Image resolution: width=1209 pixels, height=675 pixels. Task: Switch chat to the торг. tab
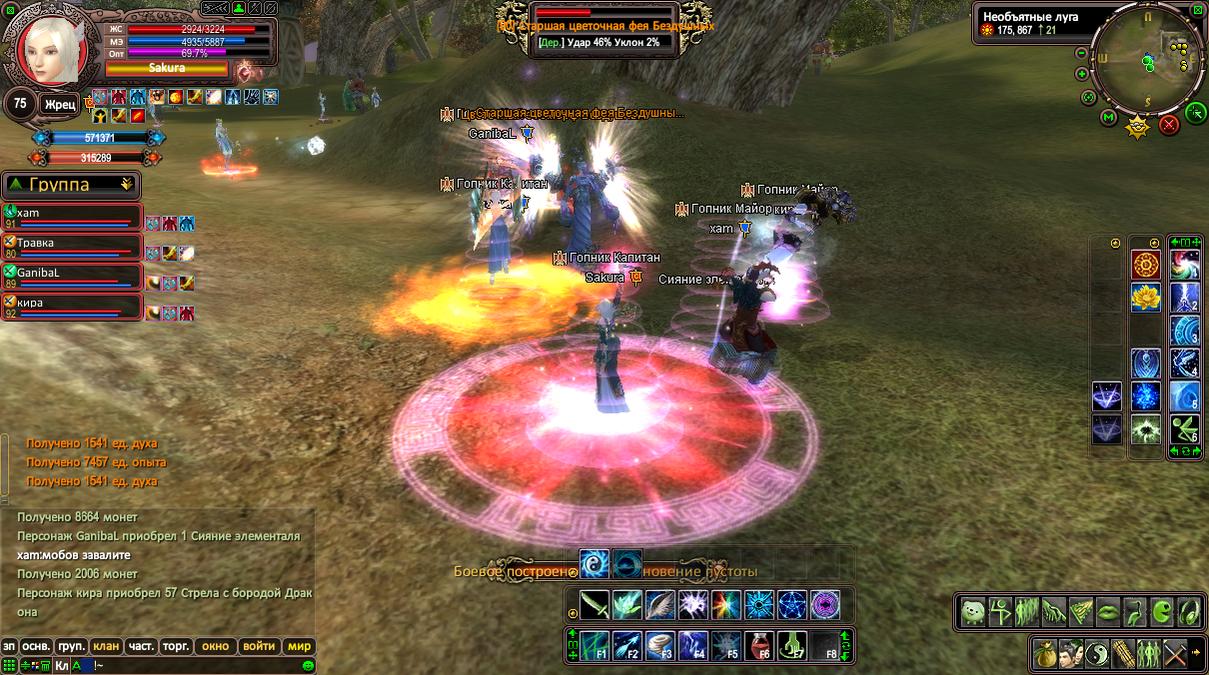point(174,646)
